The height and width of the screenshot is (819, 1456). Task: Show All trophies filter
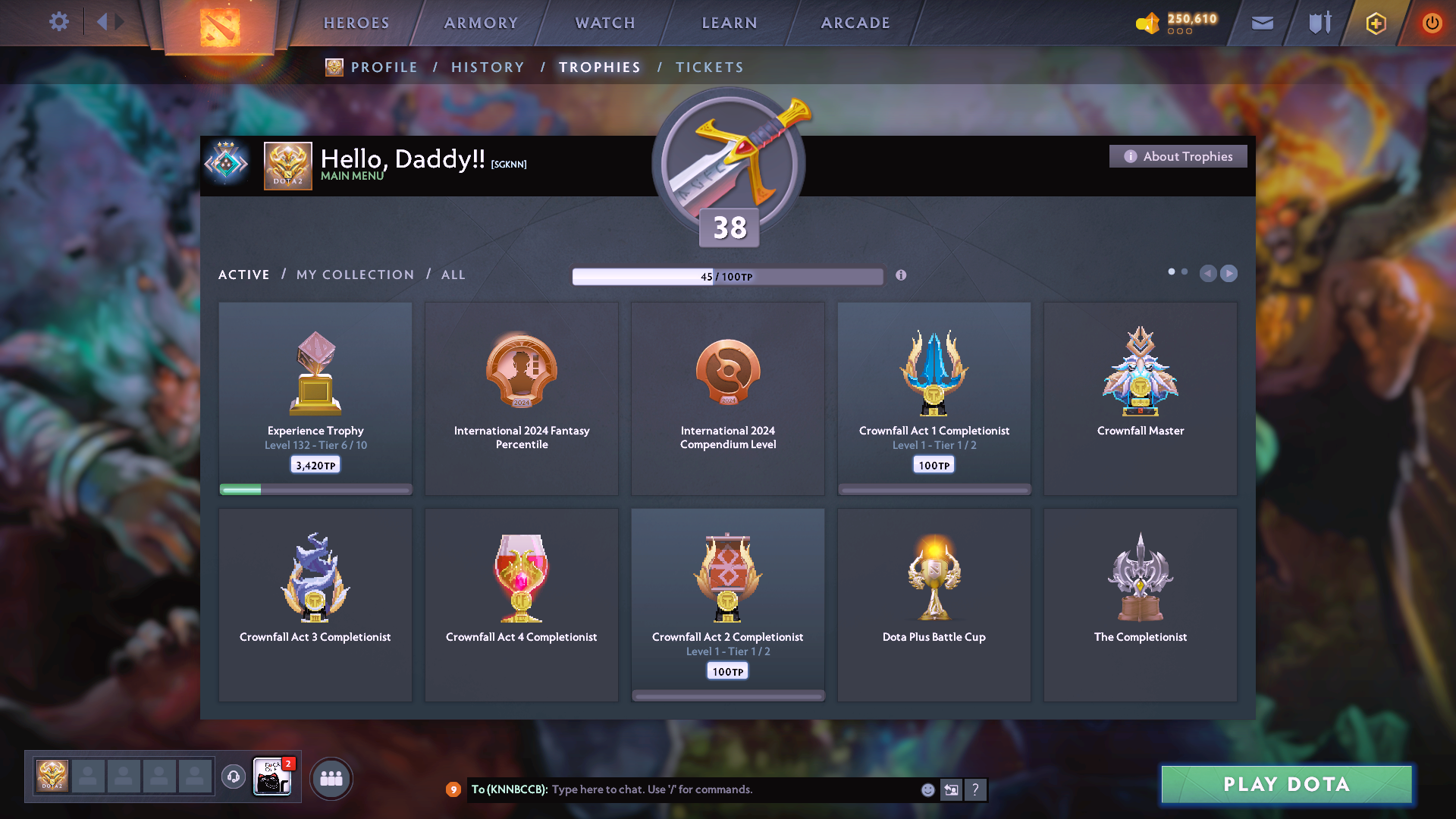pyautogui.click(x=453, y=275)
